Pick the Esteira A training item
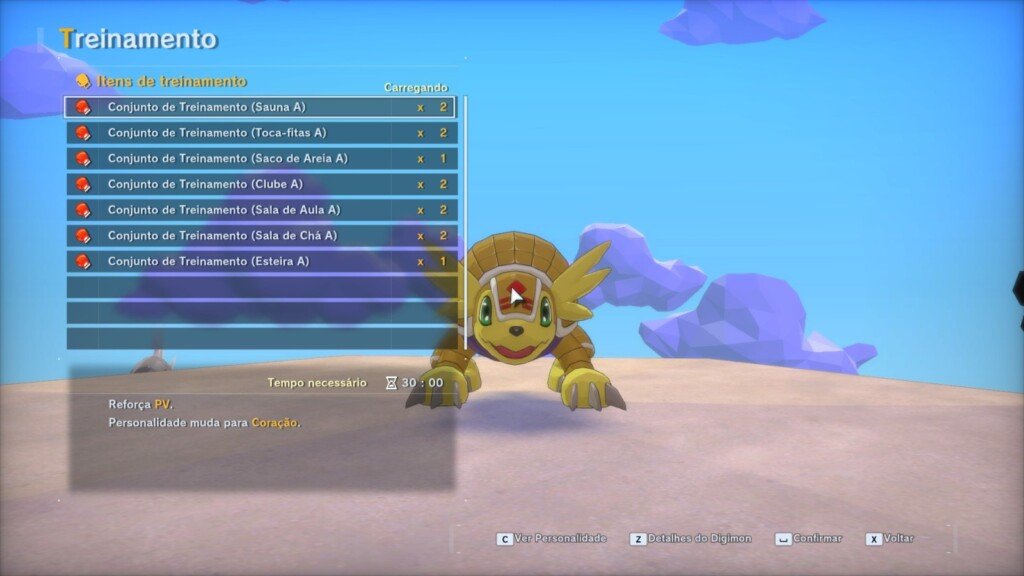Screen dimensions: 1024x576 pyautogui.click(x=260, y=262)
